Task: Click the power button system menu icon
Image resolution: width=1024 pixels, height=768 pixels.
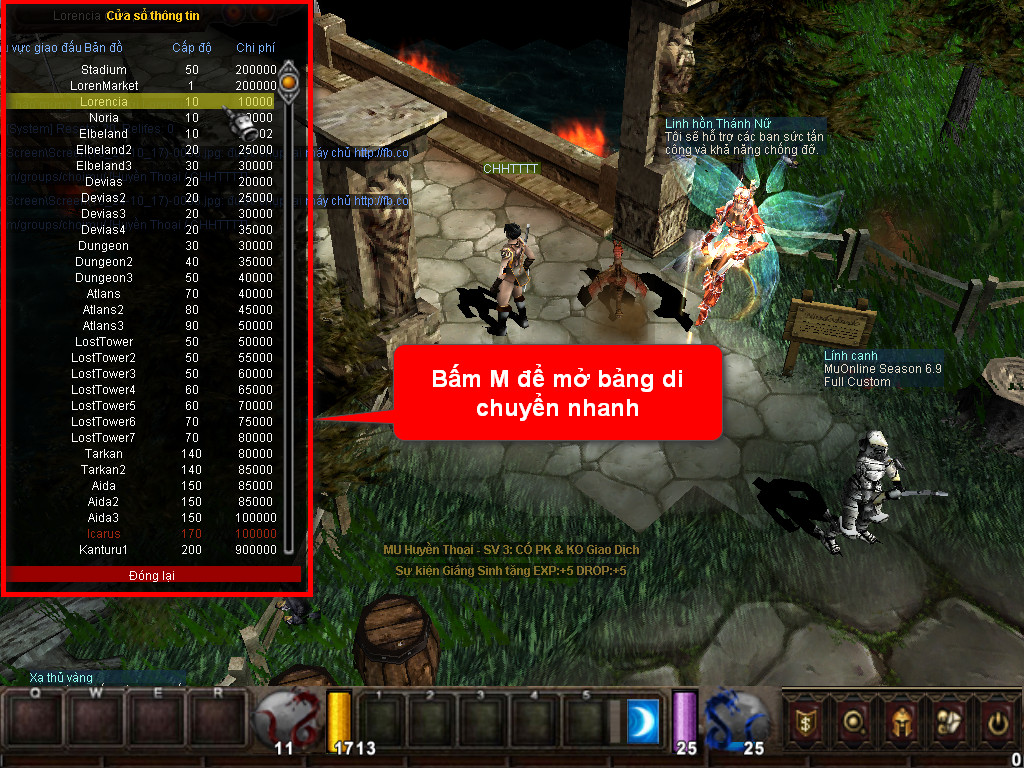Action: (x=996, y=721)
